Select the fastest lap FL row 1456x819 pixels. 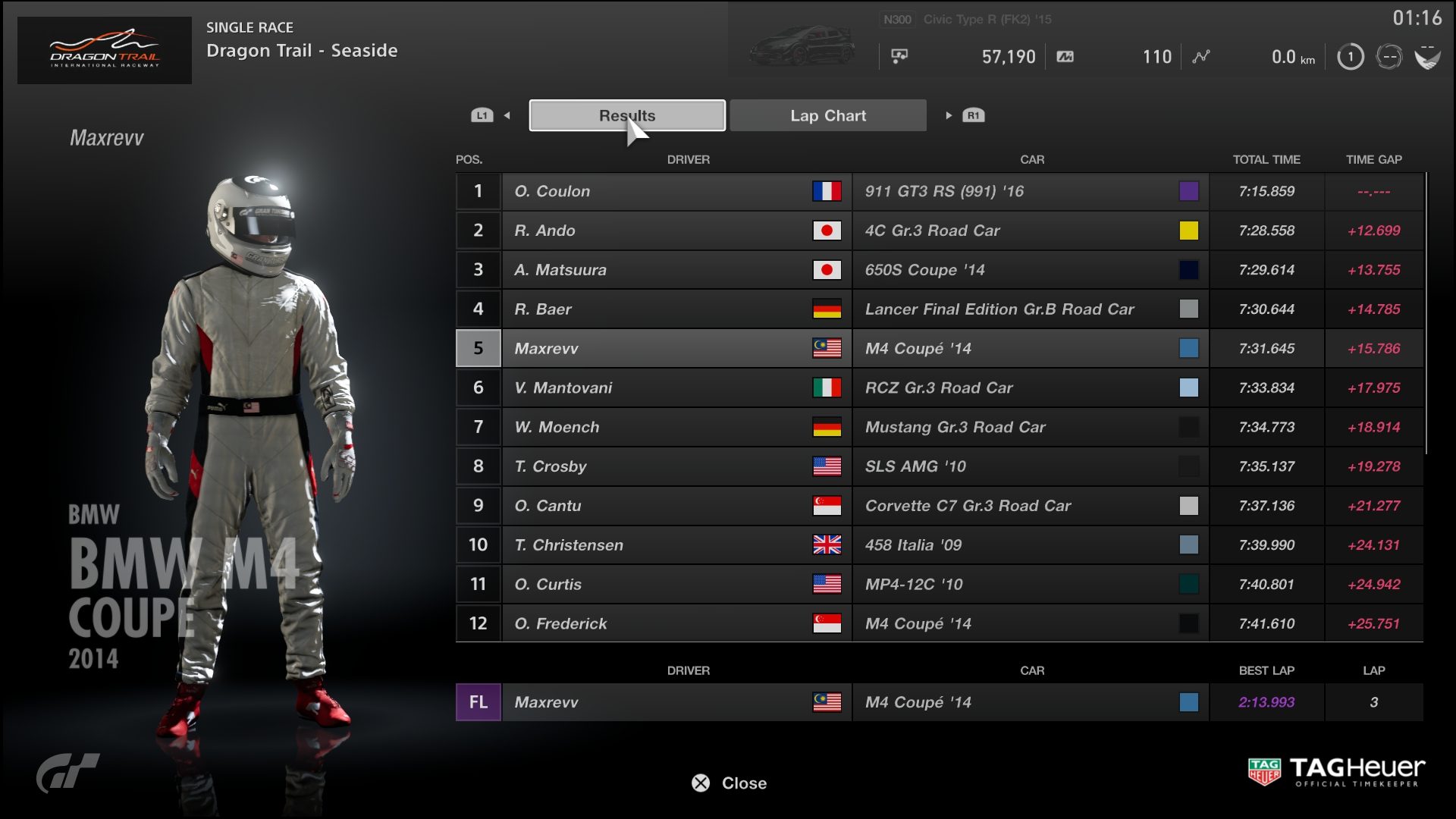[x=939, y=702]
